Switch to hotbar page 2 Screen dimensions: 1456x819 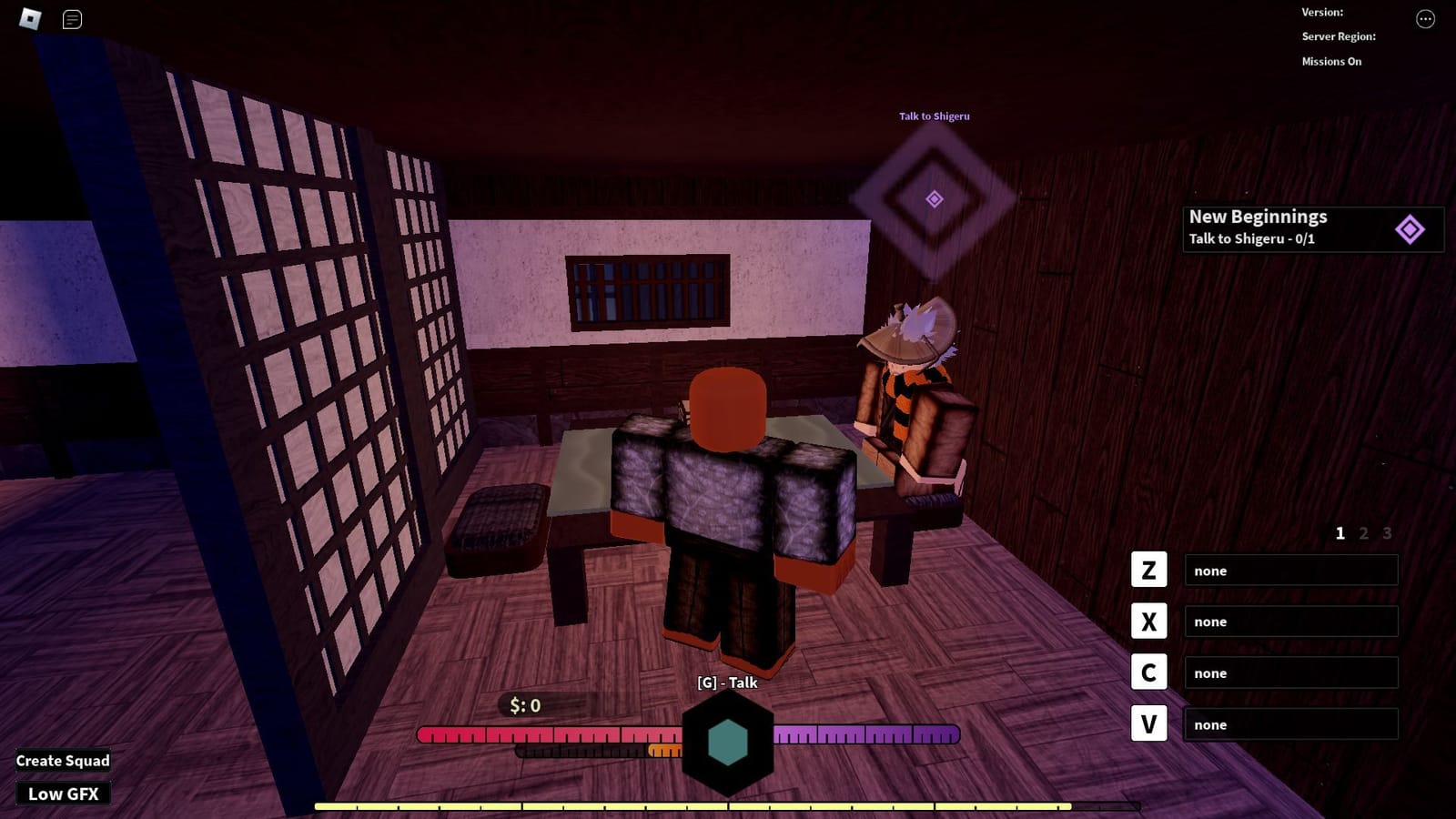(1362, 534)
